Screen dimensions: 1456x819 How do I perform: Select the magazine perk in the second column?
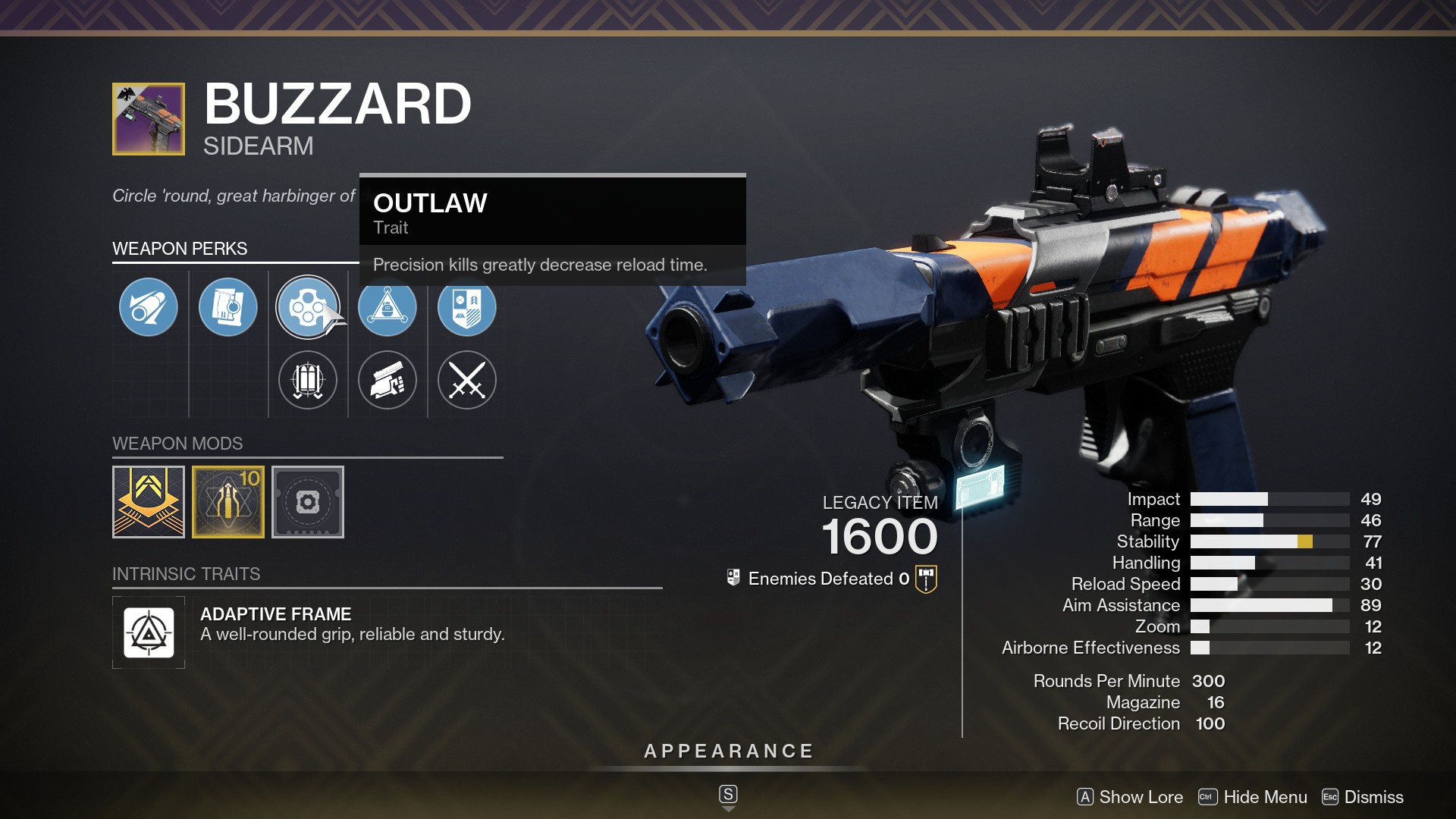pos(228,307)
